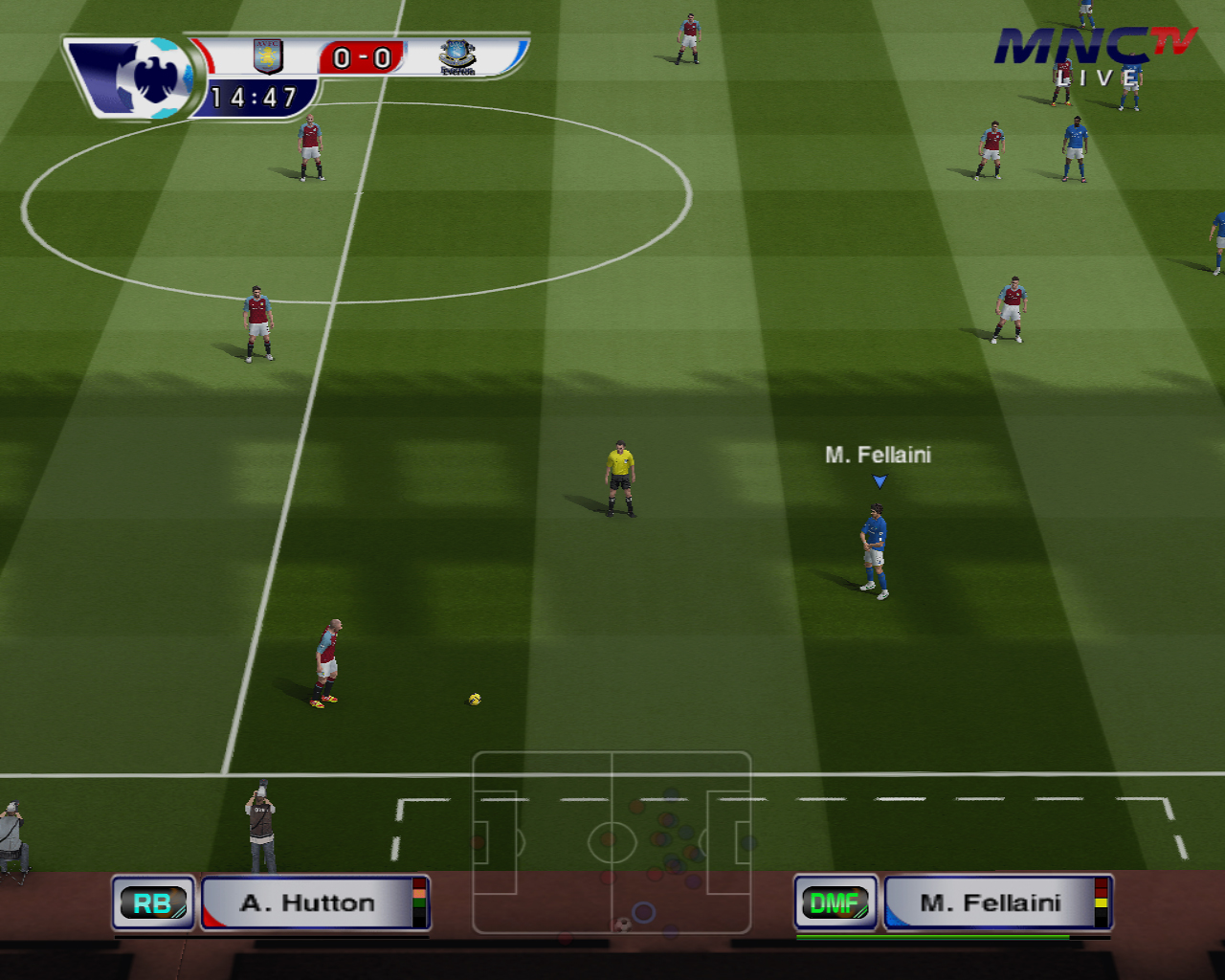The height and width of the screenshot is (980, 1225).
Task: Click the M. Fellaini floating name label
Action: (x=879, y=456)
